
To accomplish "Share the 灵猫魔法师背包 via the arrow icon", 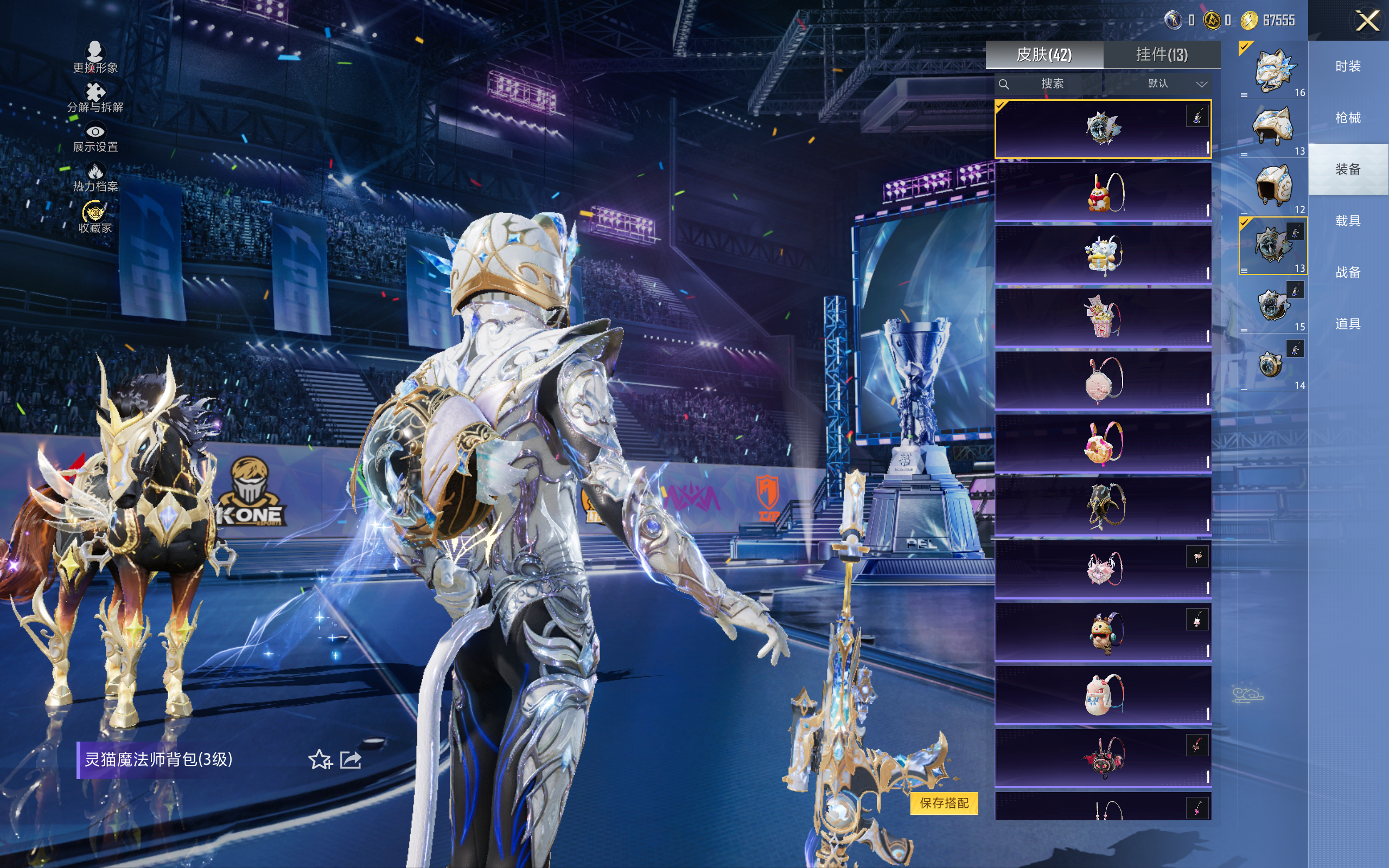I will coord(351,759).
